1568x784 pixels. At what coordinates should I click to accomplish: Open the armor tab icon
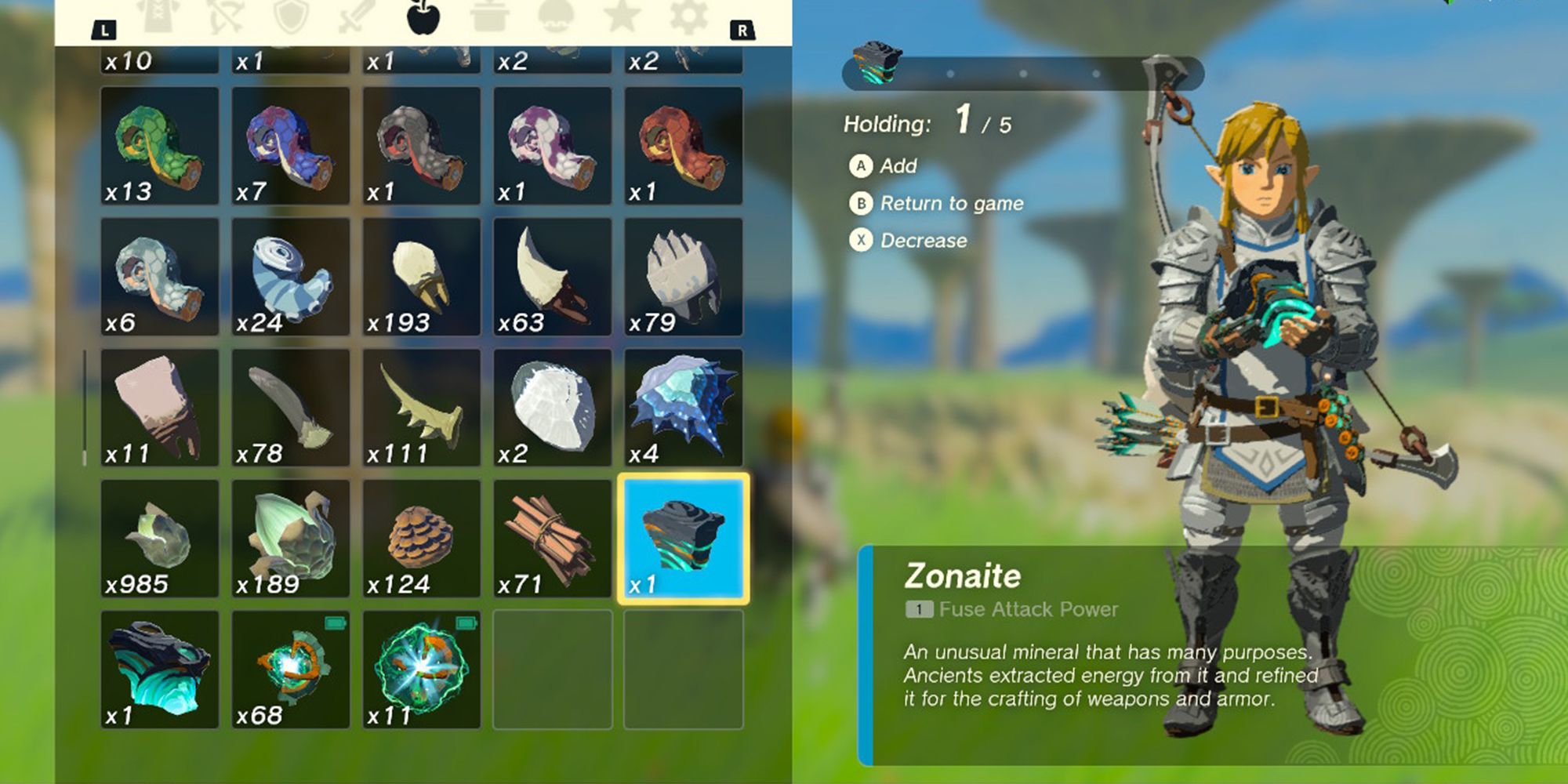pyautogui.click(x=158, y=16)
